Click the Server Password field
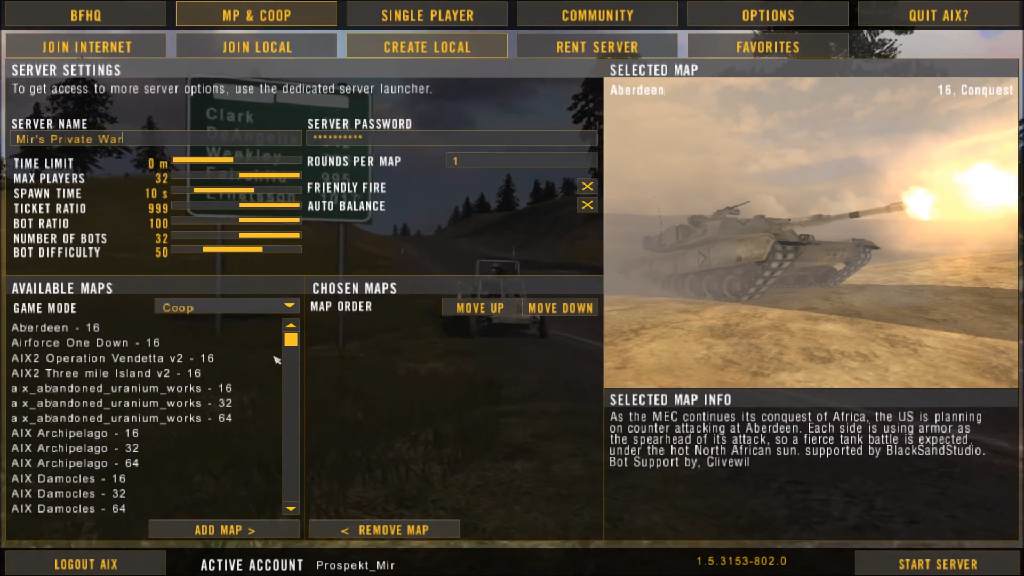The image size is (1024, 576). [x=451, y=139]
